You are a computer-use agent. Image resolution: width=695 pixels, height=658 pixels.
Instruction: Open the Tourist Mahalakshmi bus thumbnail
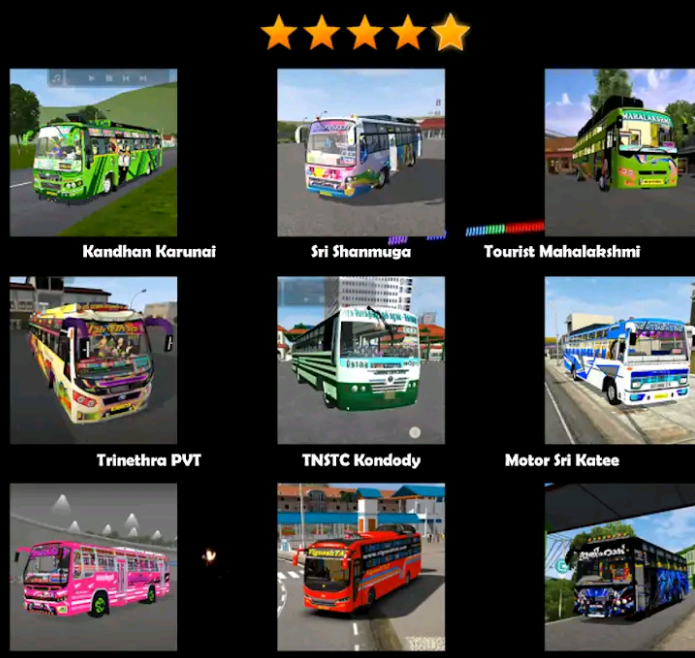coord(619,152)
